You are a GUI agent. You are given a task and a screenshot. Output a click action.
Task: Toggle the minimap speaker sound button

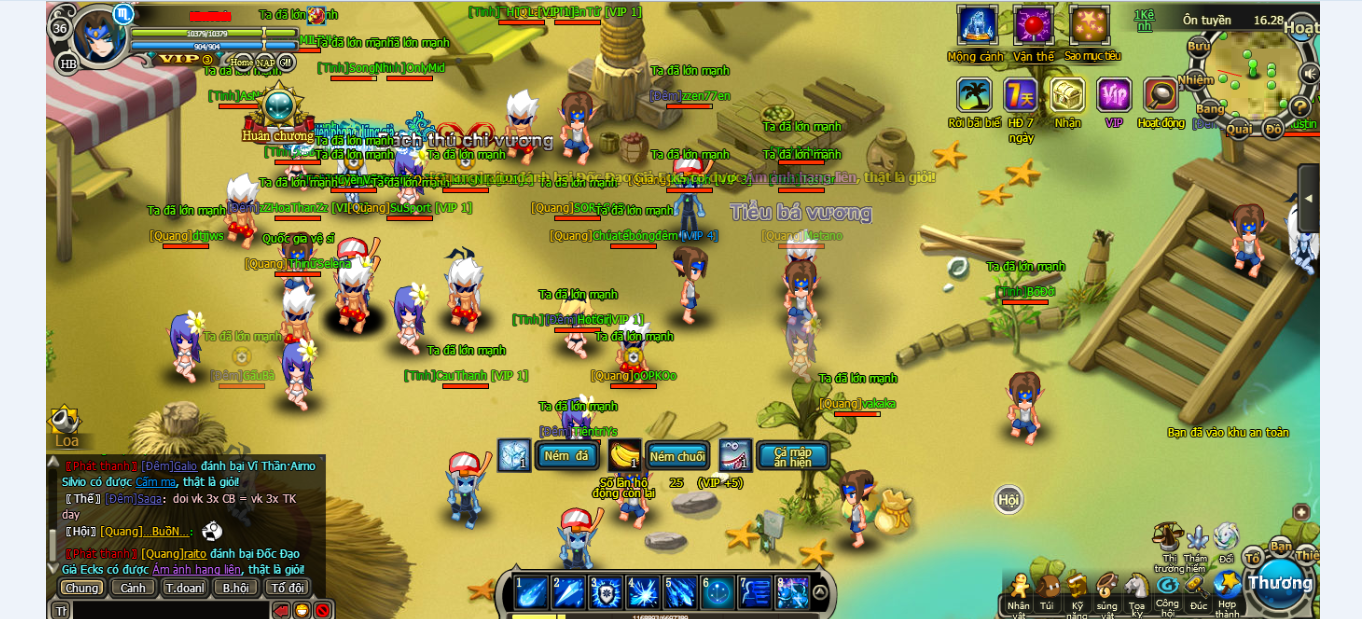[1309, 73]
